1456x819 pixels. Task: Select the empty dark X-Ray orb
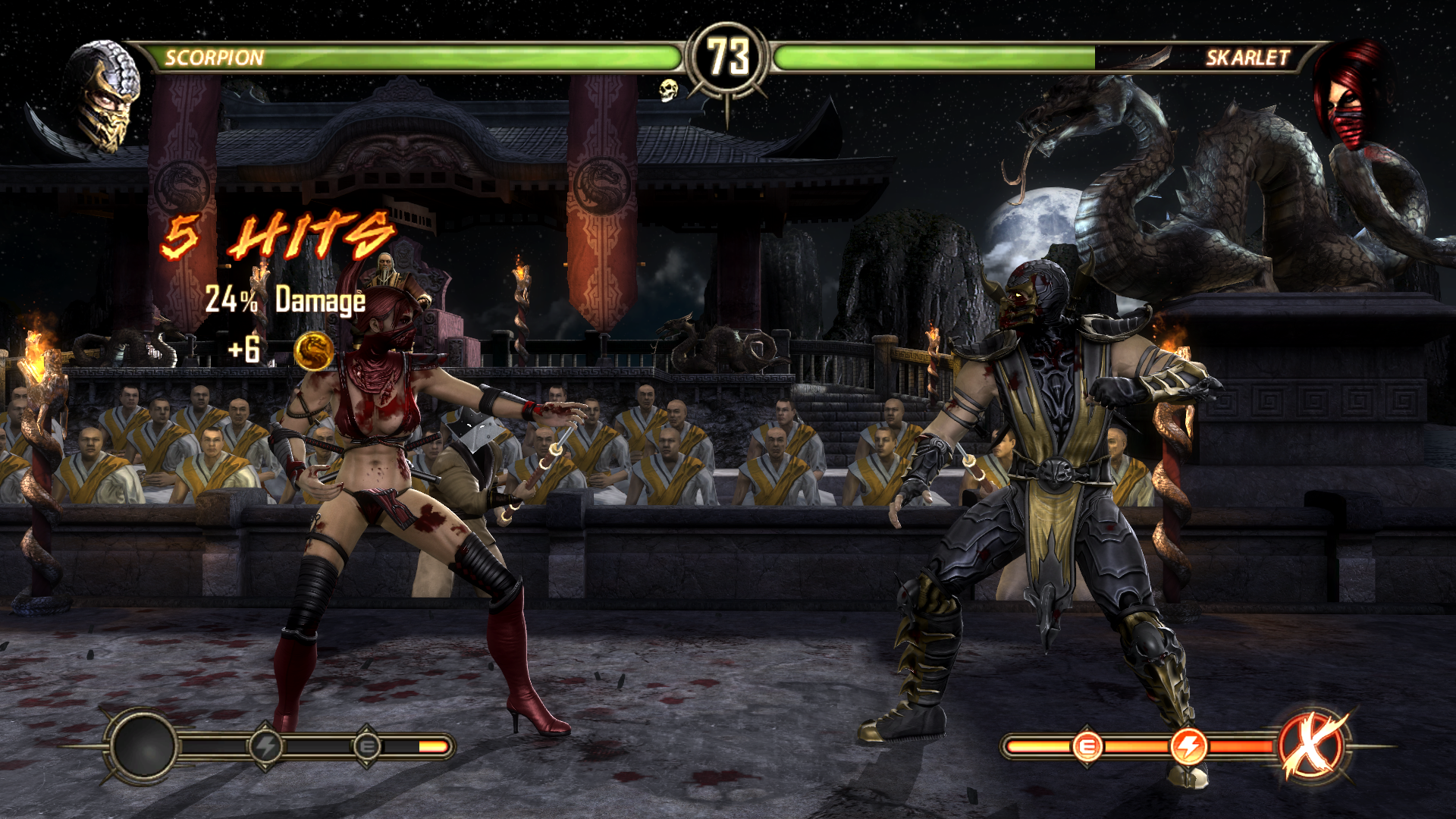click(x=143, y=746)
